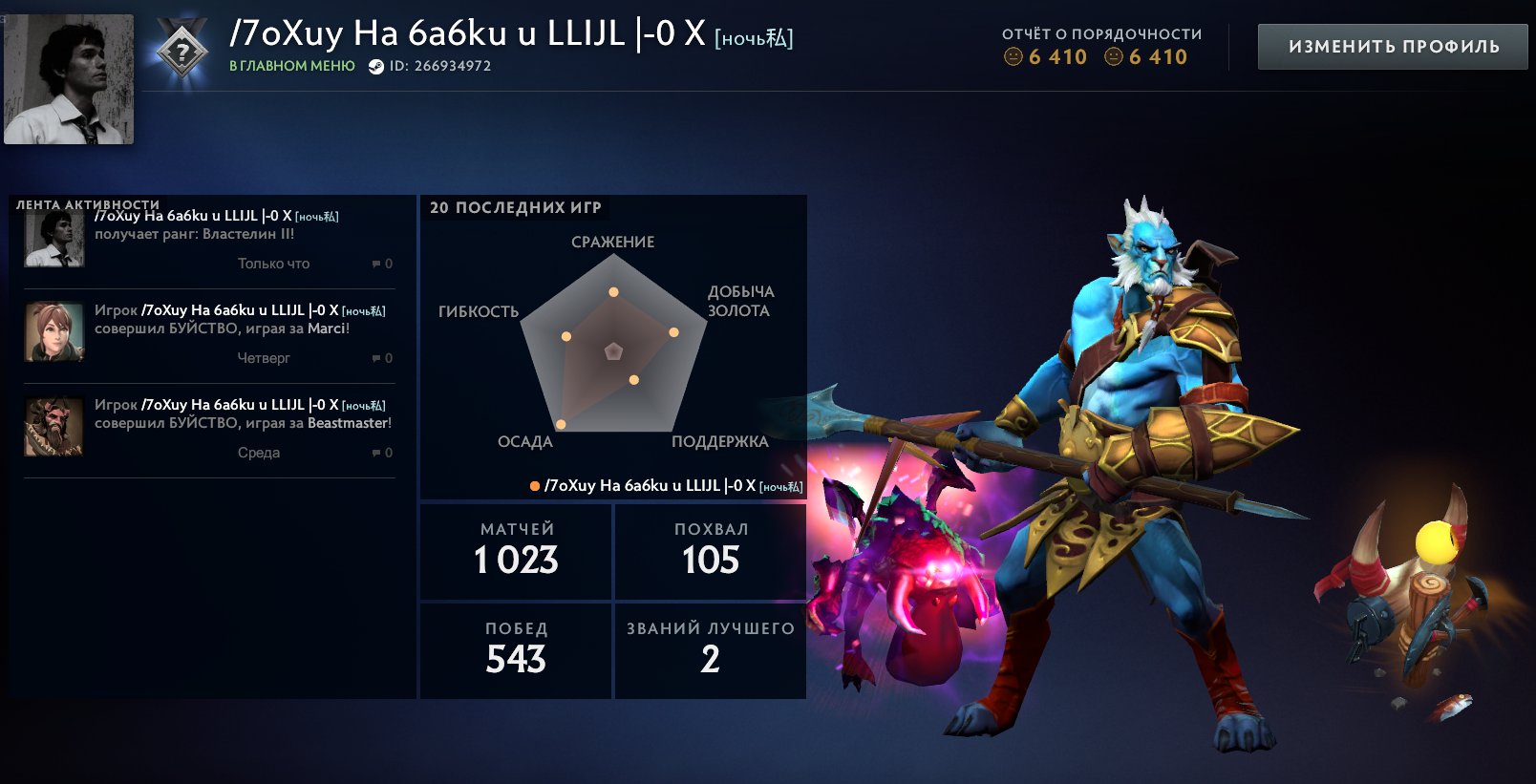This screenshot has width=1536, height=784.
Task: Click the pentagon performance radar chart
Action: (x=611, y=353)
